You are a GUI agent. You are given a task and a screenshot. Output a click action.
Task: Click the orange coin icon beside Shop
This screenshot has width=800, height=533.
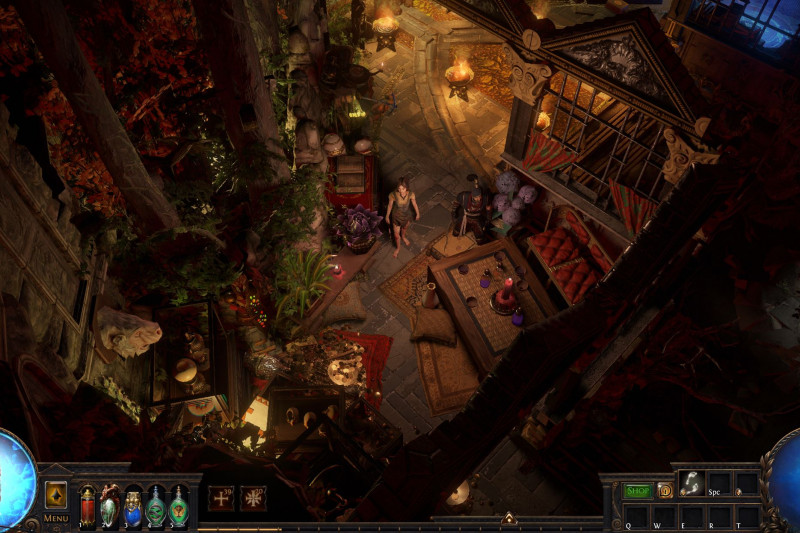tap(664, 491)
